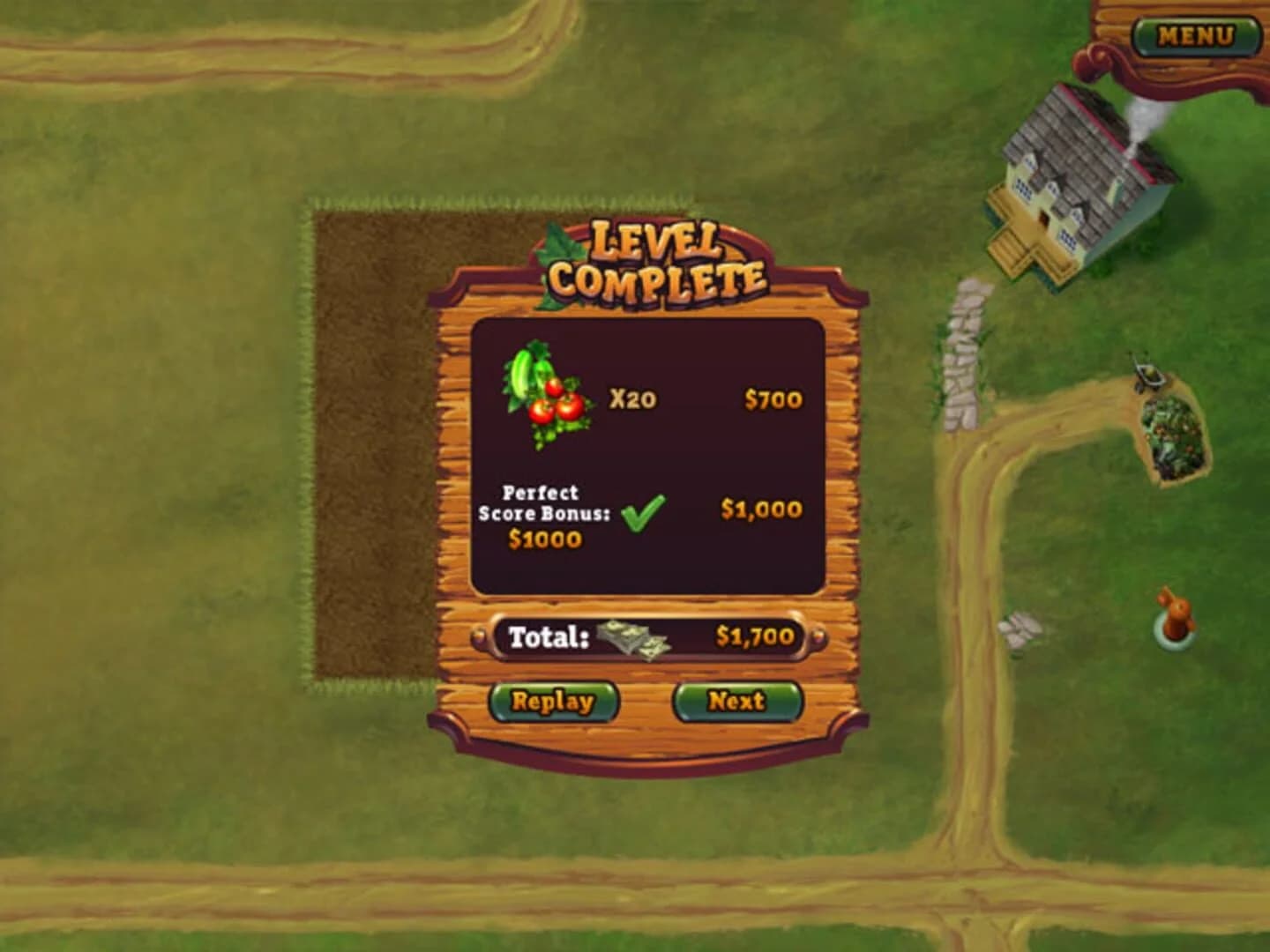
Task: Click the $700 reward amount
Action: (773, 397)
